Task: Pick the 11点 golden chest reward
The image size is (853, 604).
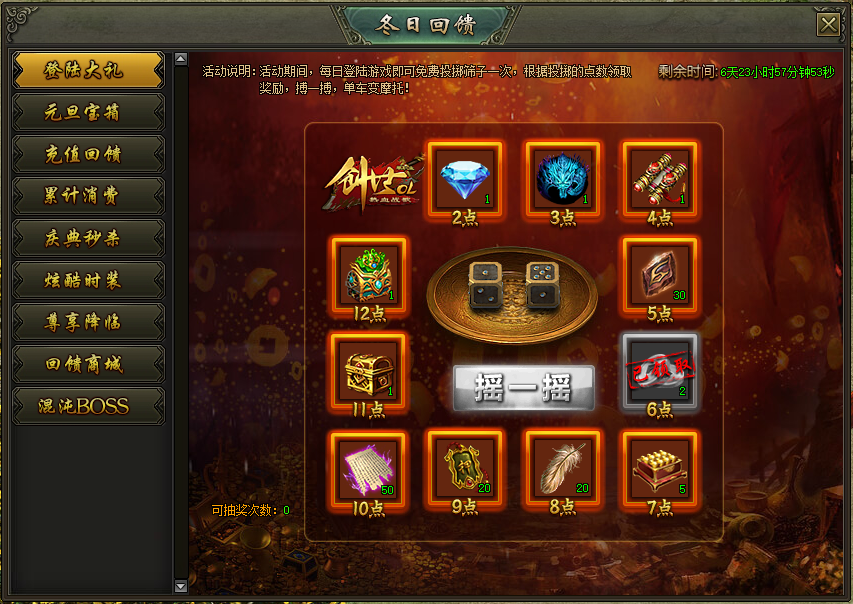Action: pyautogui.click(x=367, y=369)
